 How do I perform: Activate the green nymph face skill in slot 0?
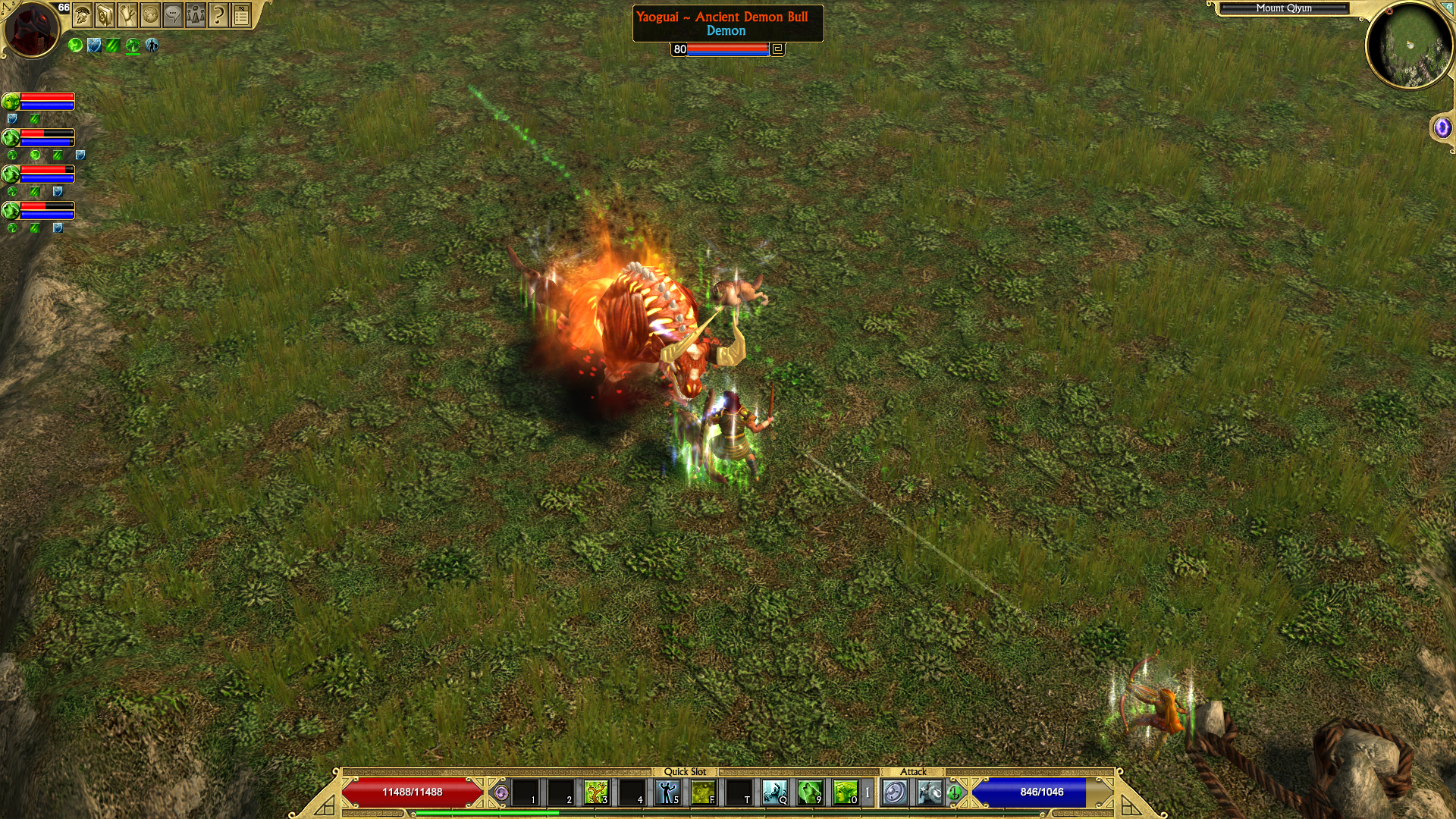[x=845, y=792]
